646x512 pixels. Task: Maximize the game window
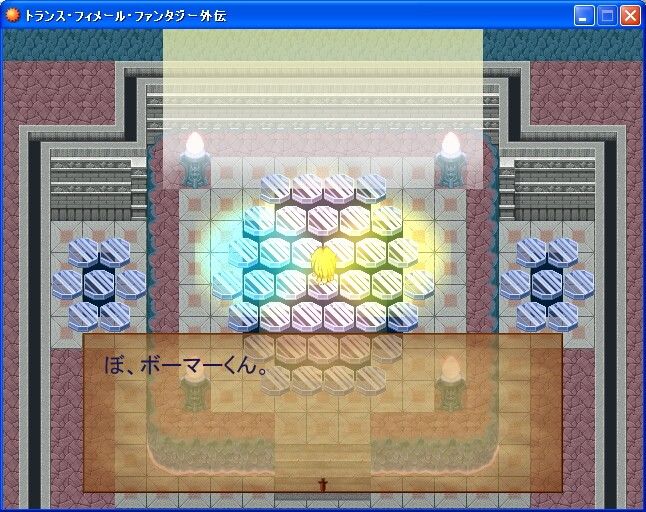coord(607,15)
